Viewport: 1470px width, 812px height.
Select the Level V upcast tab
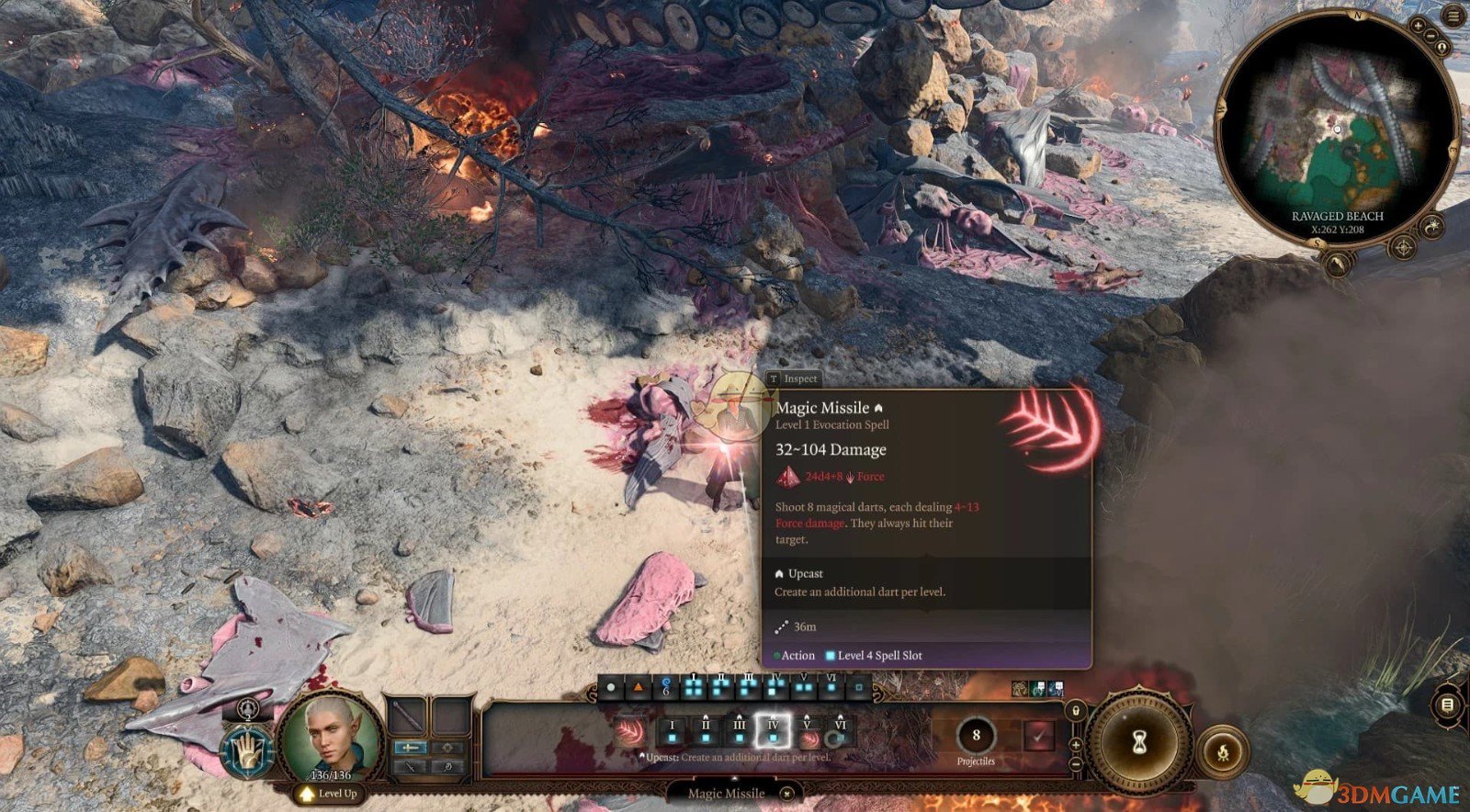808,731
